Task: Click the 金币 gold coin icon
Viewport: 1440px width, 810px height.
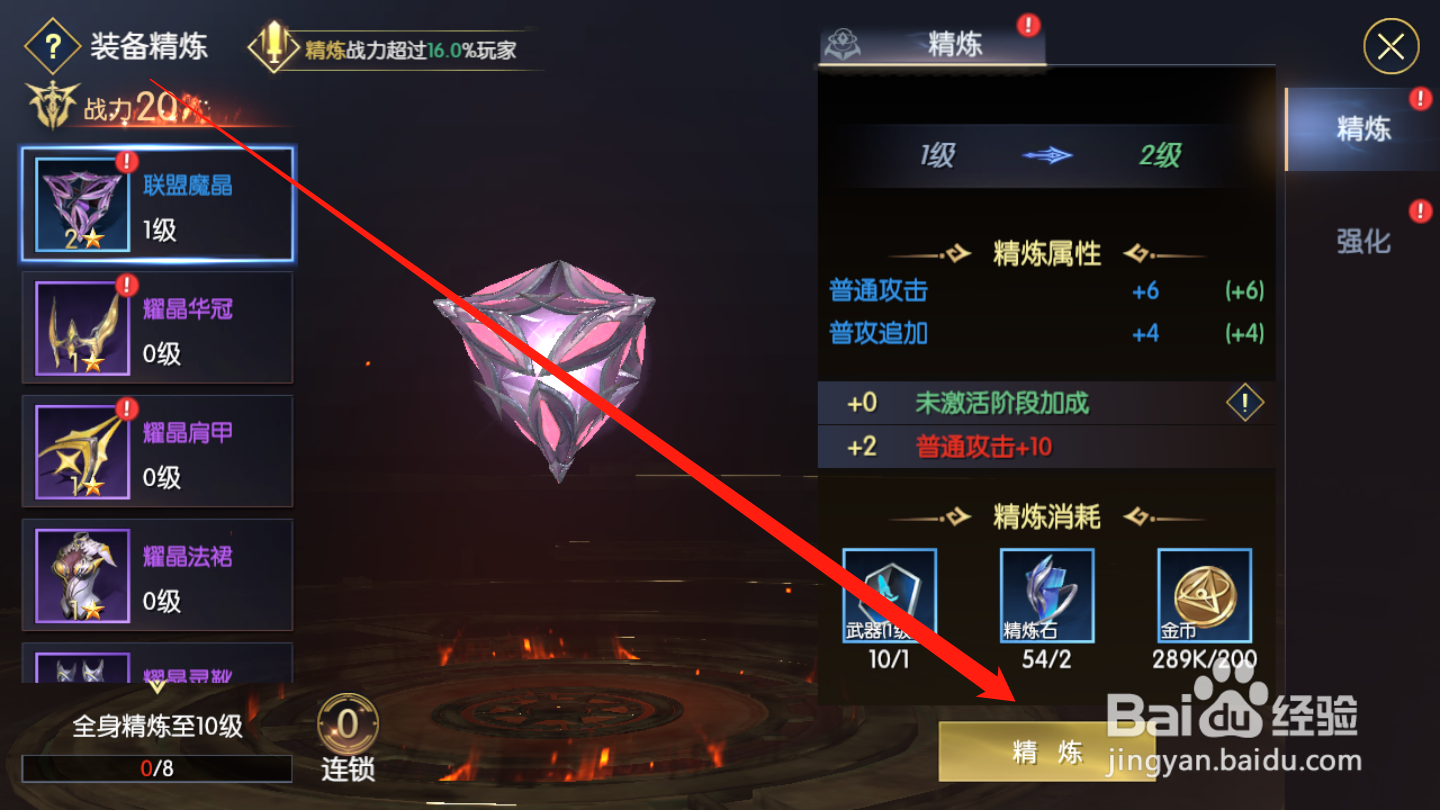Action: (1203, 594)
